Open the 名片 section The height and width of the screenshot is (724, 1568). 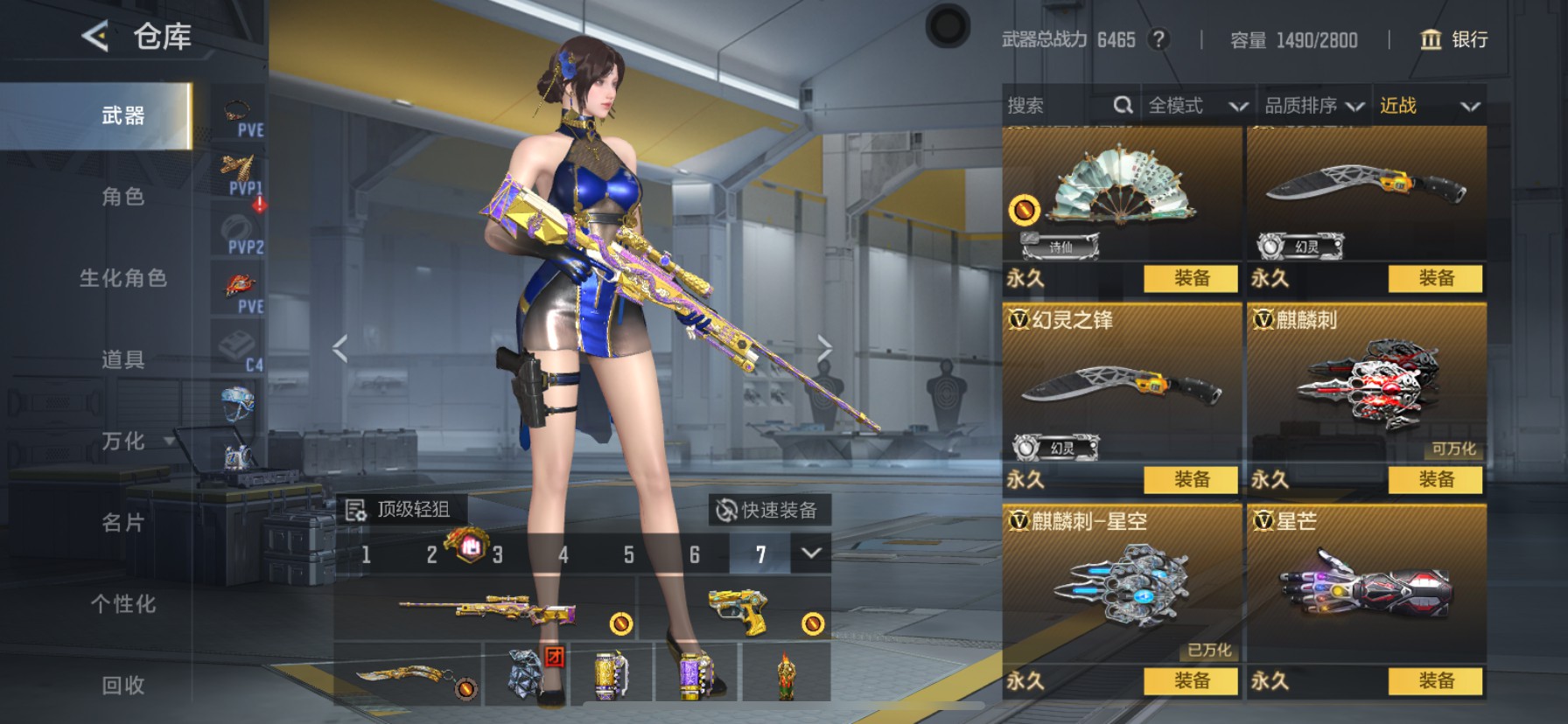coord(122,523)
